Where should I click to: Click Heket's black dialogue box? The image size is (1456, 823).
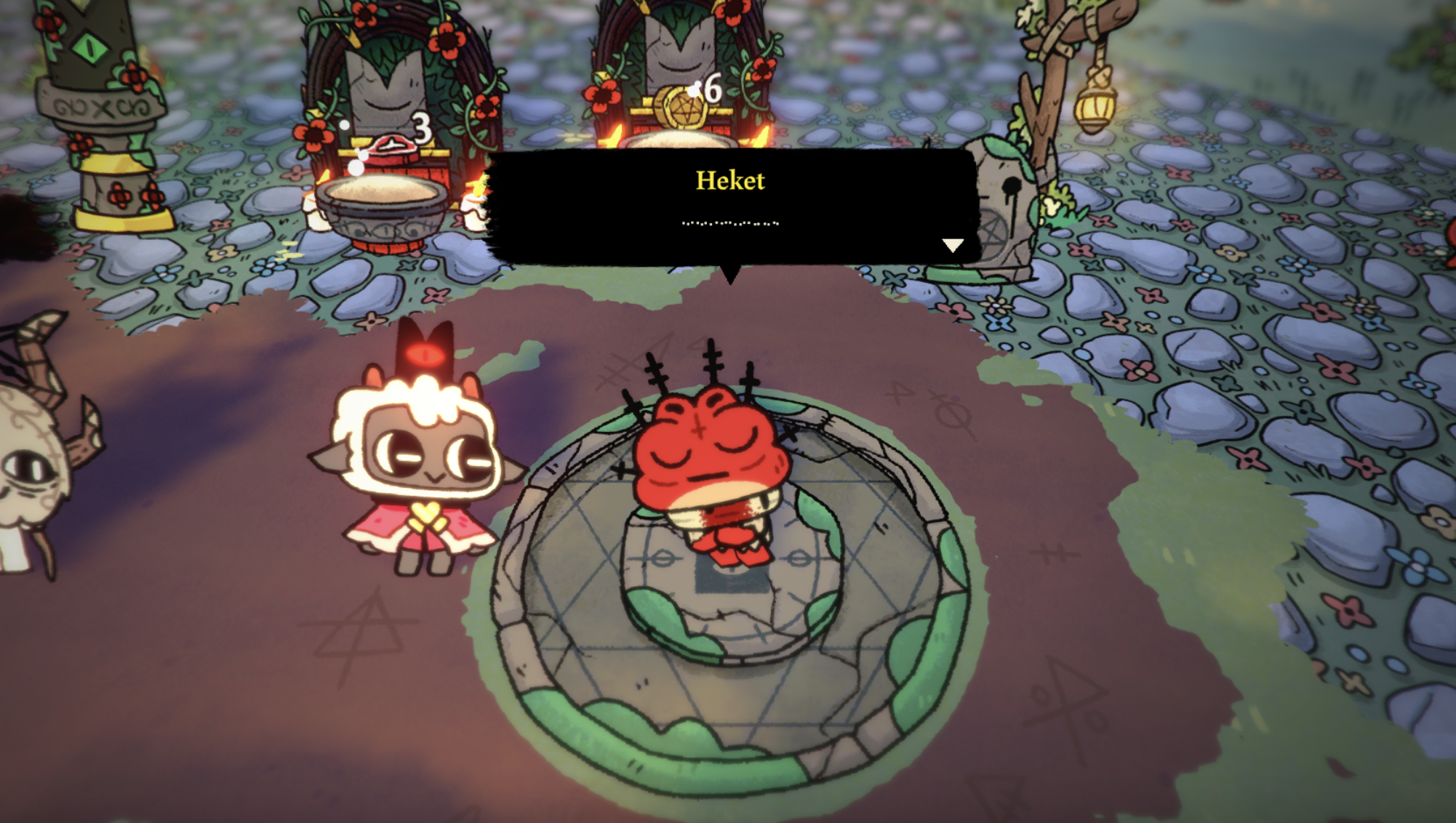point(730,206)
